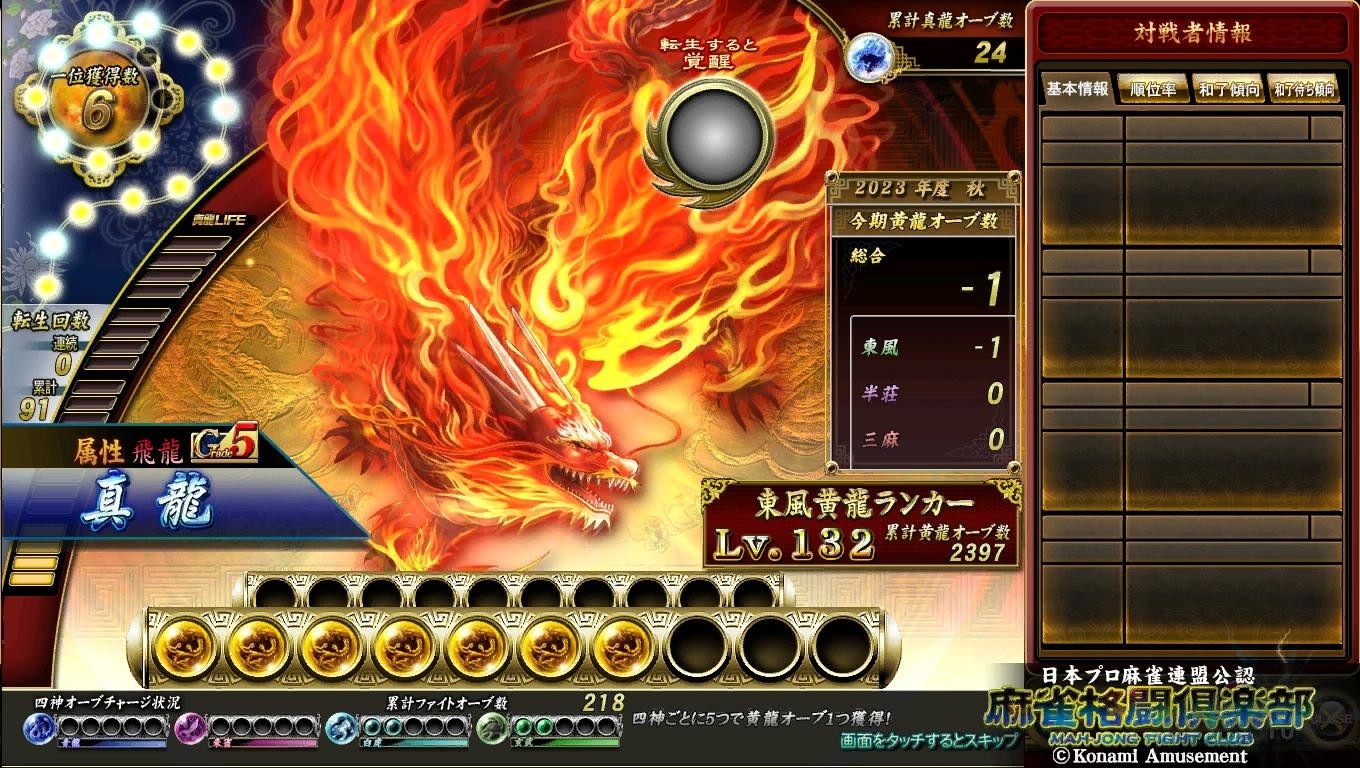Screen dimensions: 1360x768
Task: Select the 和了待ち傾向 tab
Action: point(1303,89)
